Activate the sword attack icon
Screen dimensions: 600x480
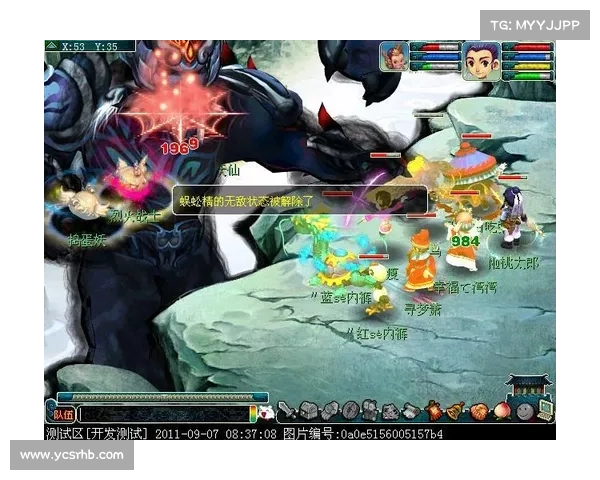click(286, 409)
